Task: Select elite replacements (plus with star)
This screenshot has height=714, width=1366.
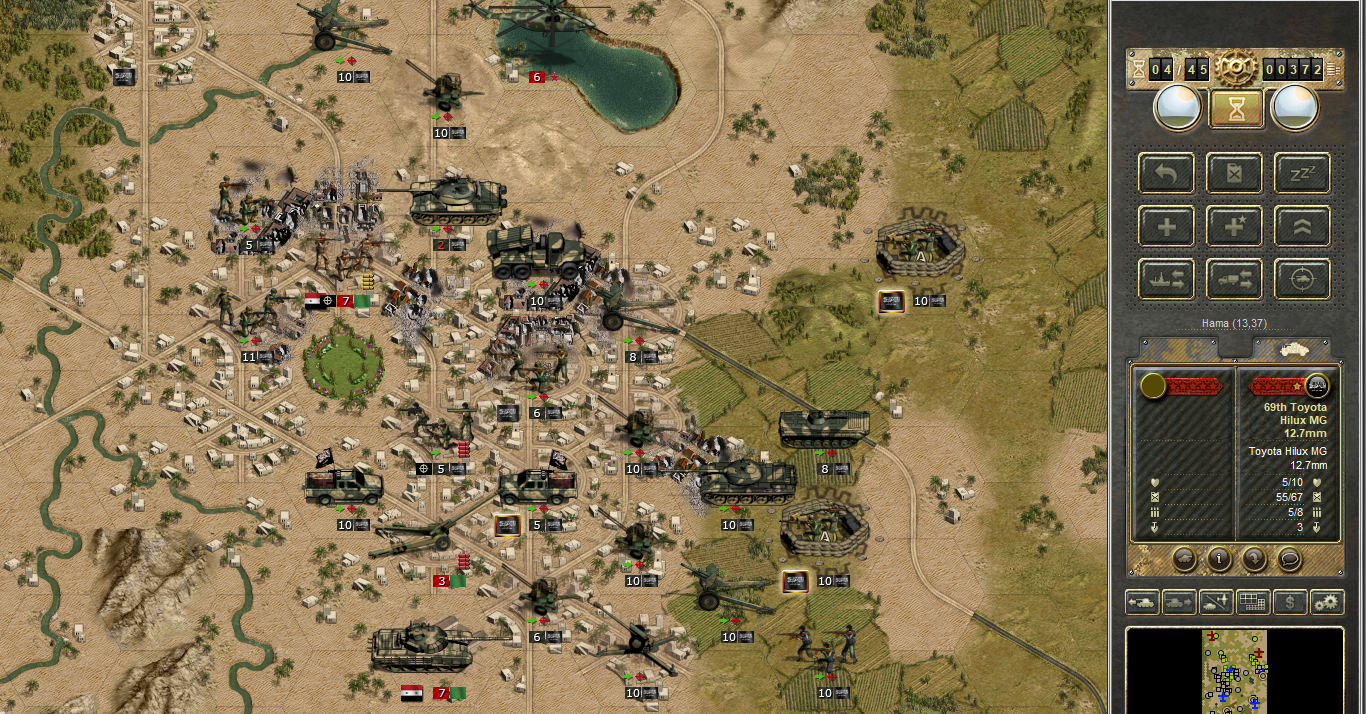Action: (1234, 226)
